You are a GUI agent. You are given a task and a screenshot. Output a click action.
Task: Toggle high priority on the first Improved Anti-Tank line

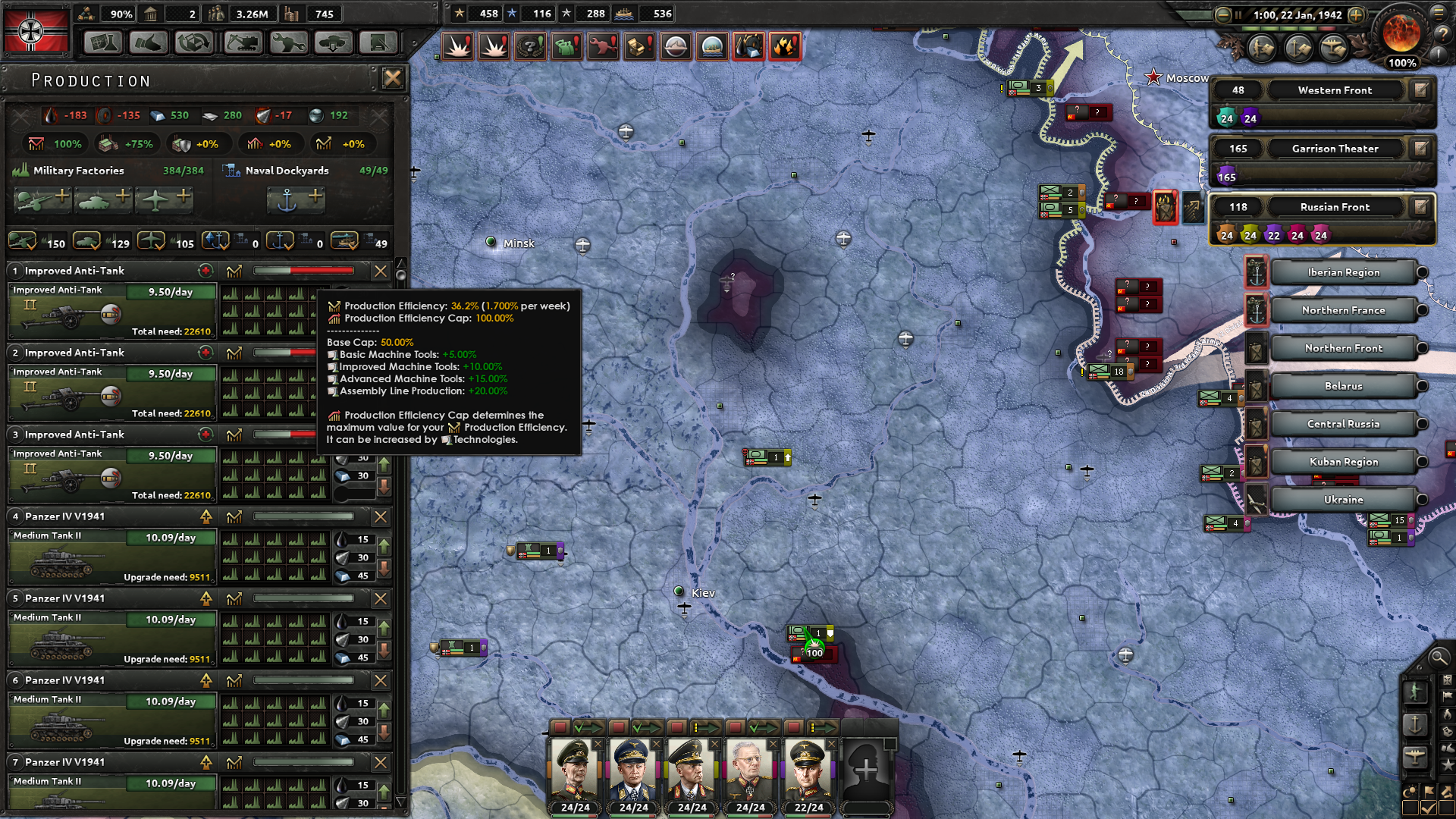point(206,271)
